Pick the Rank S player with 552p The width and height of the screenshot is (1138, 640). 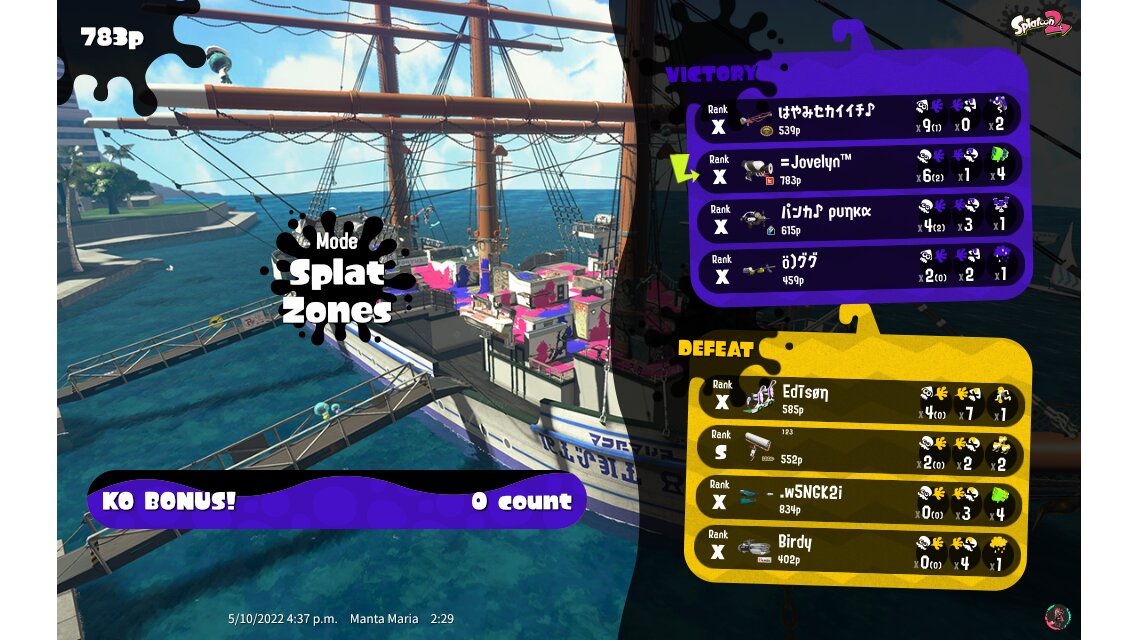pyautogui.click(x=859, y=452)
